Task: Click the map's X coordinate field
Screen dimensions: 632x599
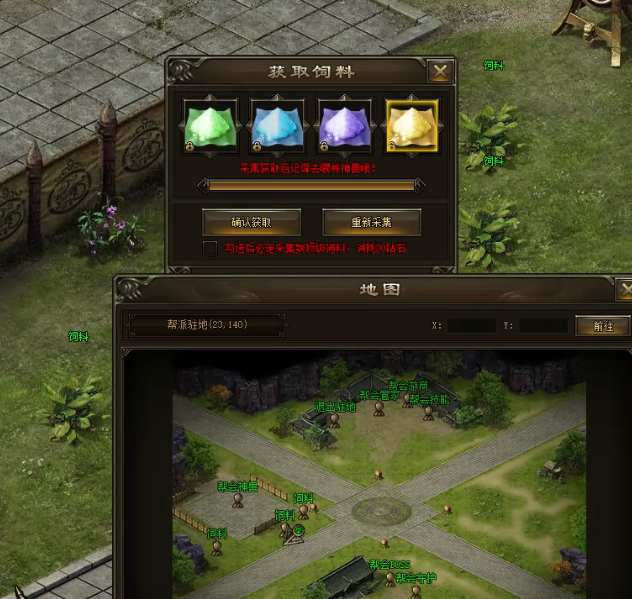Action: click(470, 326)
